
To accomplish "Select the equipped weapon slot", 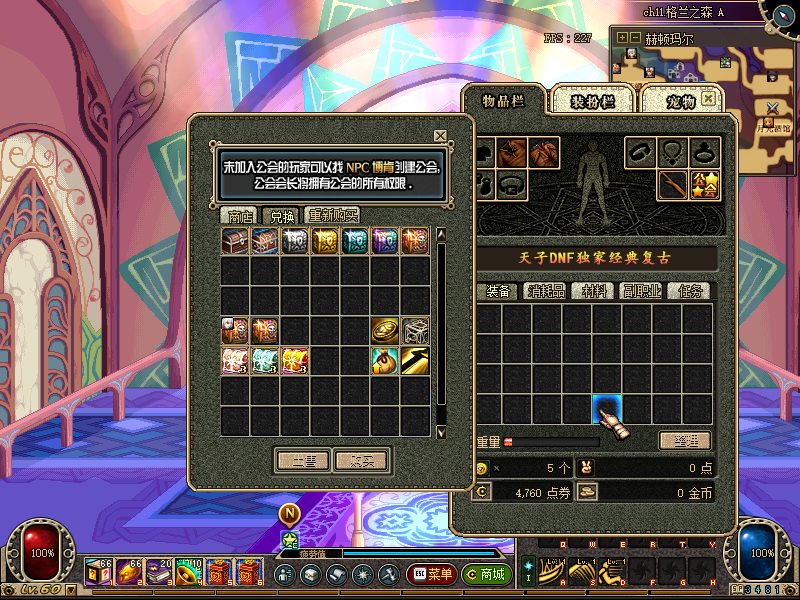I will pos(673,185).
